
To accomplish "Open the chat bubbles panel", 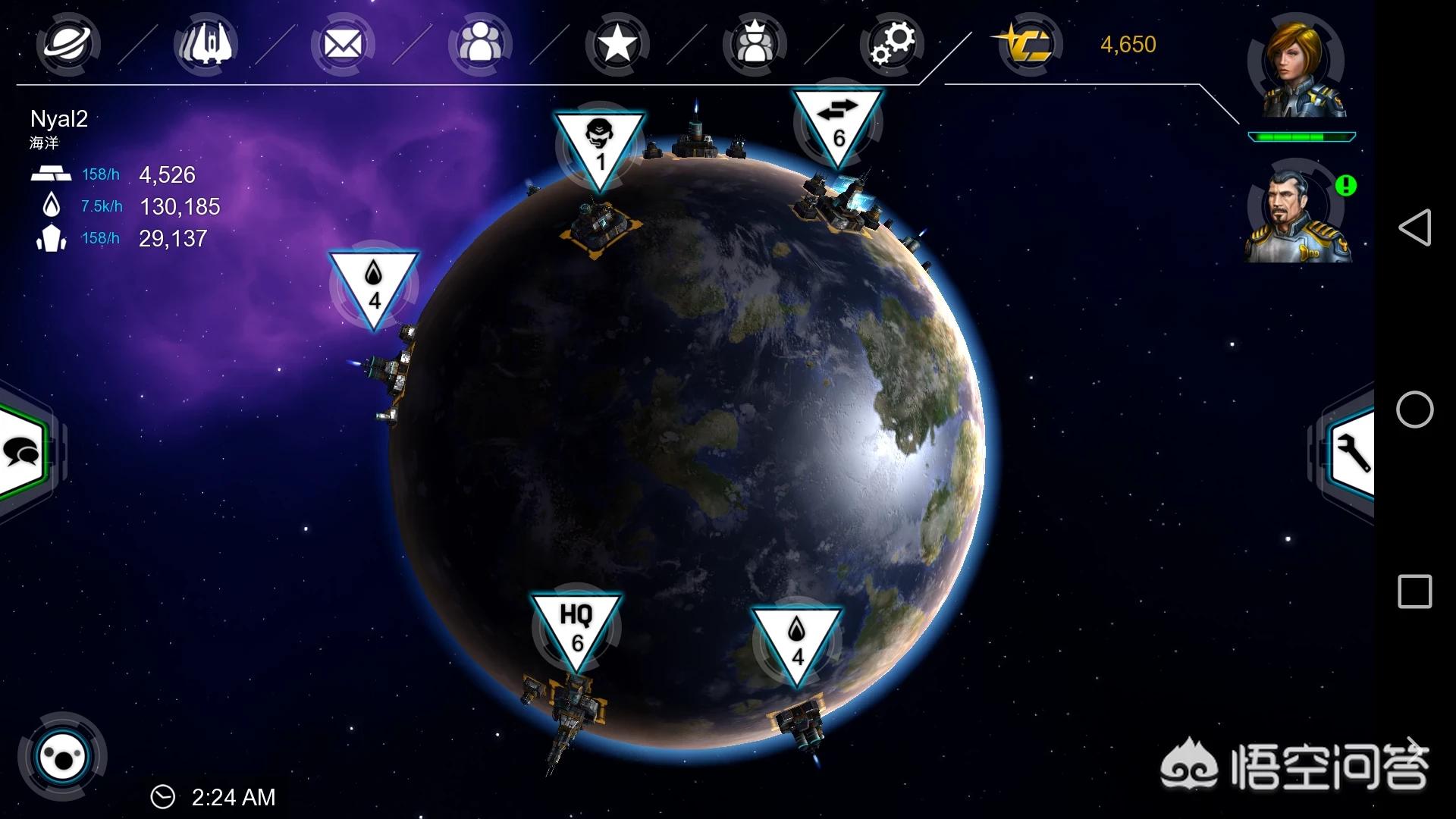I will [x=24, y=453].
